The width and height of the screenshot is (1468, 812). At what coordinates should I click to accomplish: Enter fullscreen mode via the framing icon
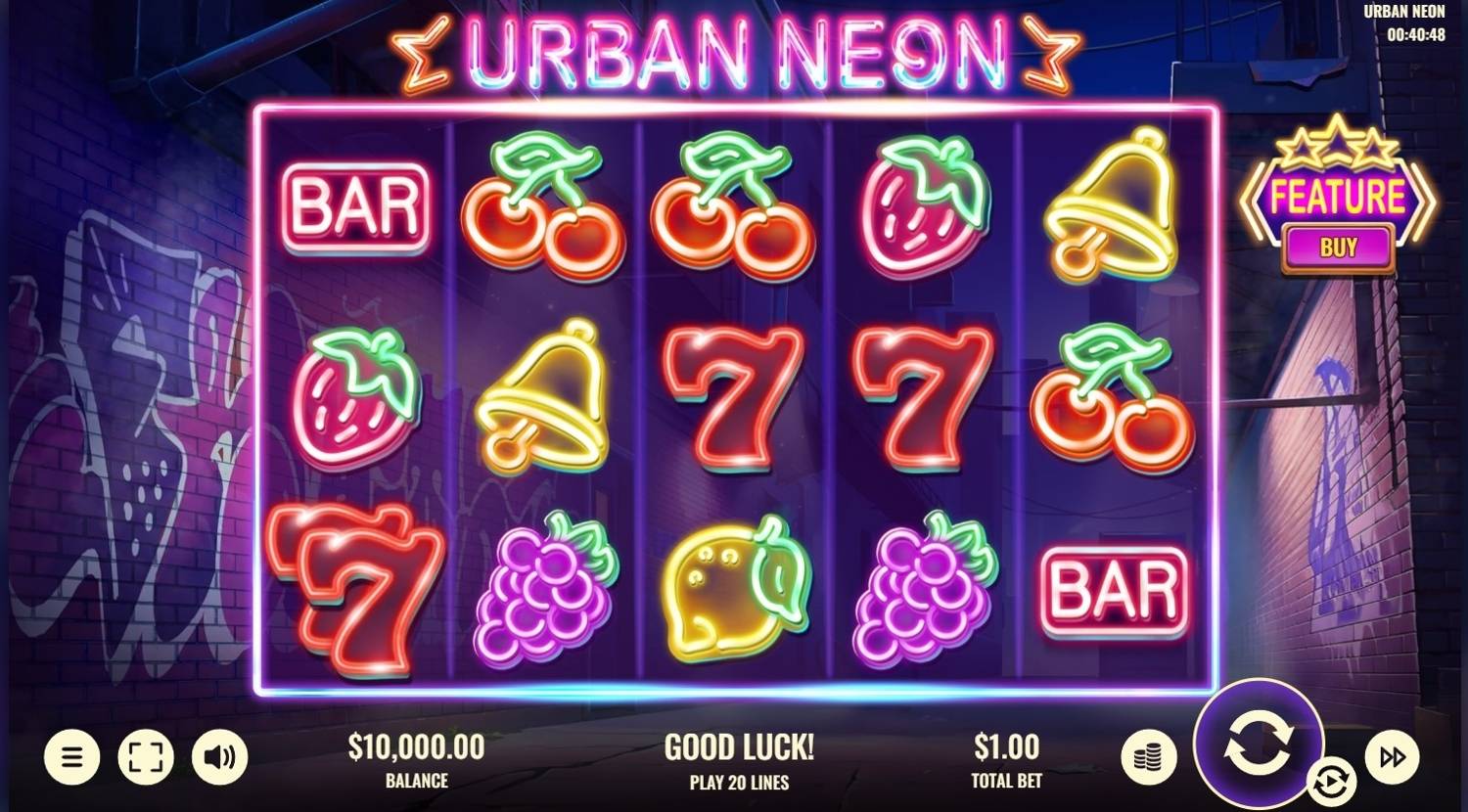(145, 756)
